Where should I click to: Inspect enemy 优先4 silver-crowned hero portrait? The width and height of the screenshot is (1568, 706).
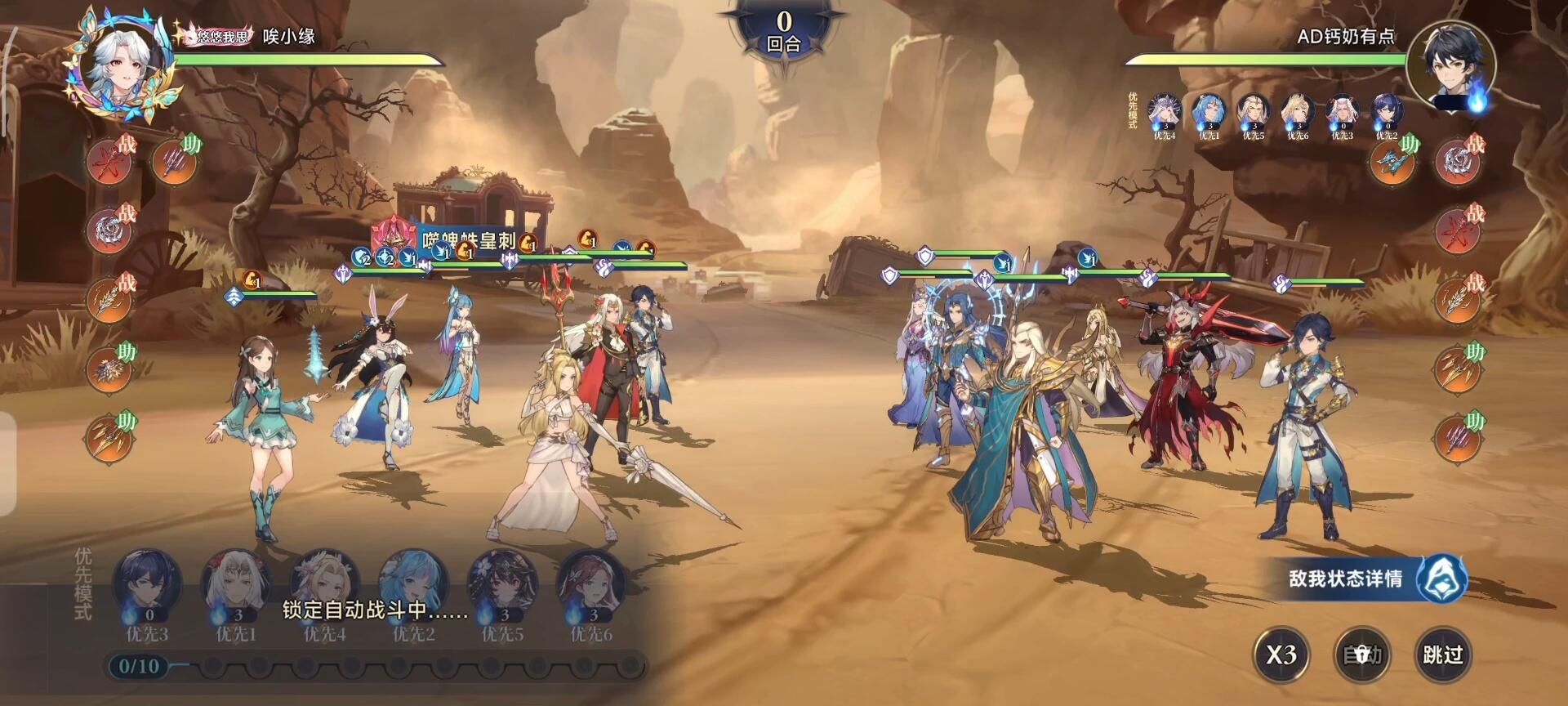click(1165, 113)
